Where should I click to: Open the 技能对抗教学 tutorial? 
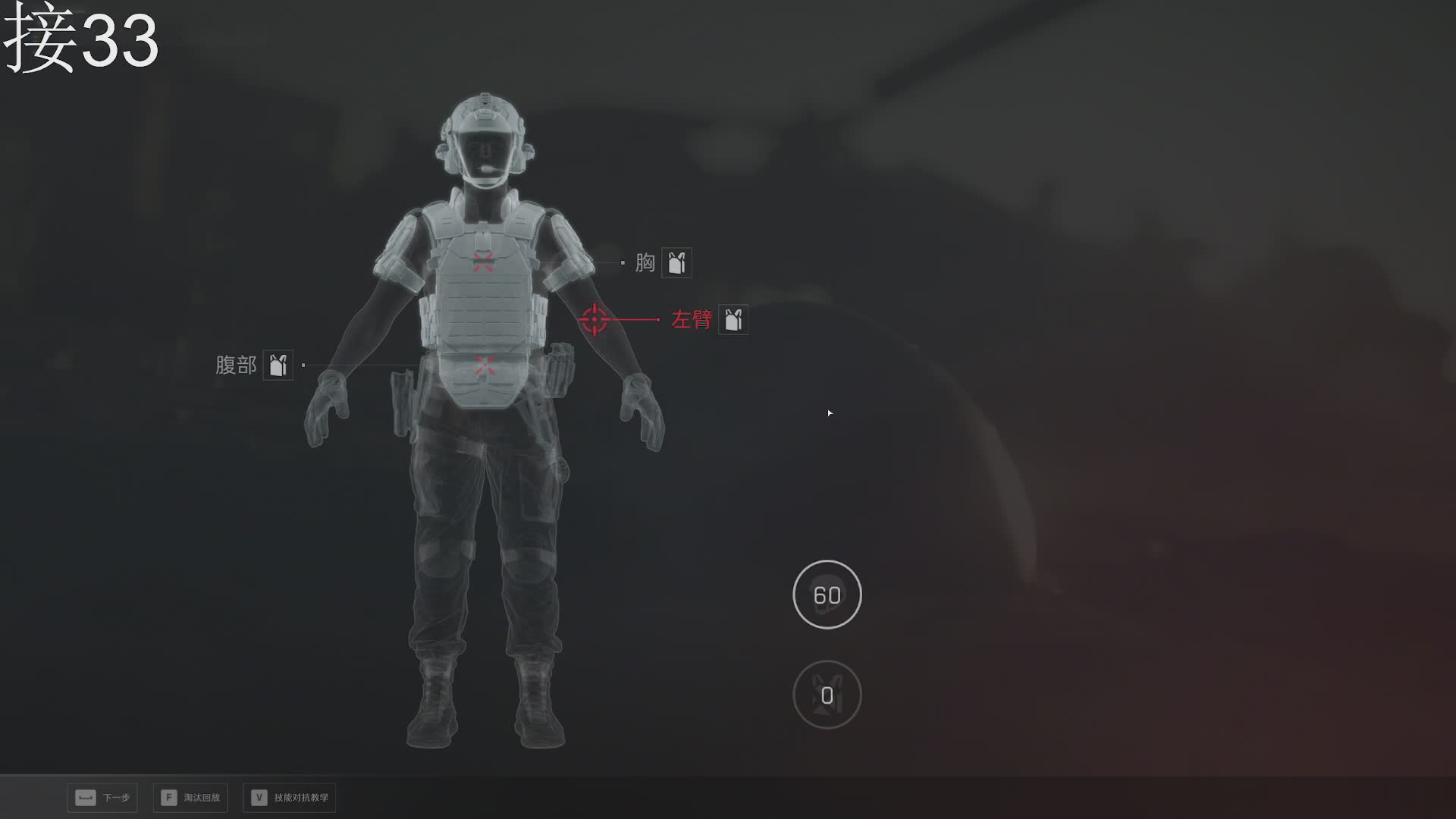pos(290,798)
